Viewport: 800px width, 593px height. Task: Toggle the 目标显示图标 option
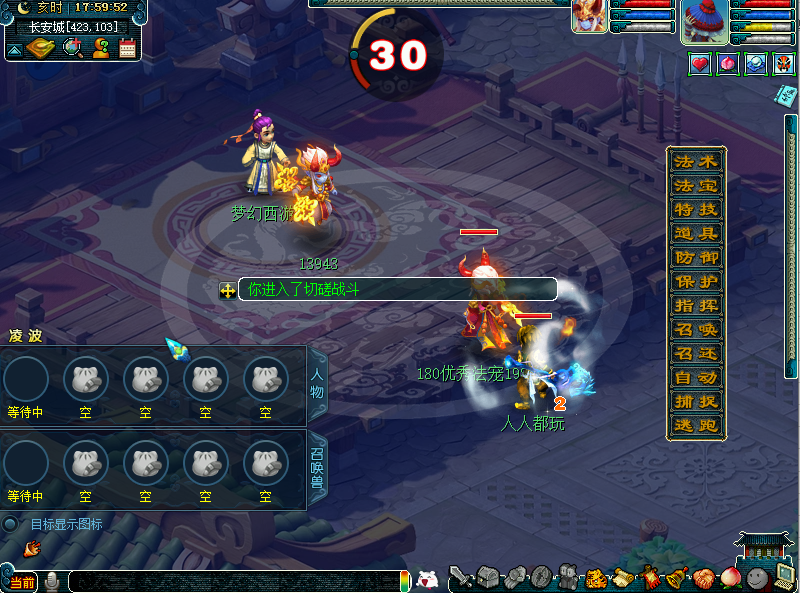[11, 524]
